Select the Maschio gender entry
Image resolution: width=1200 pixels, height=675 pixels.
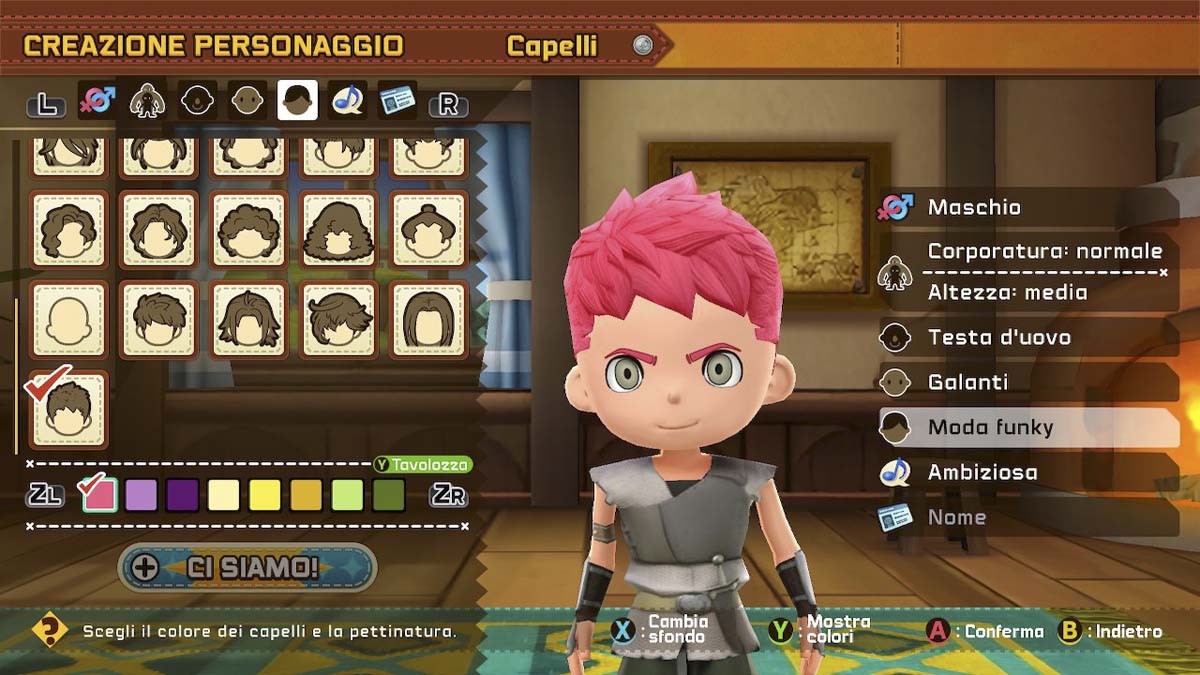click(1028, 207)
